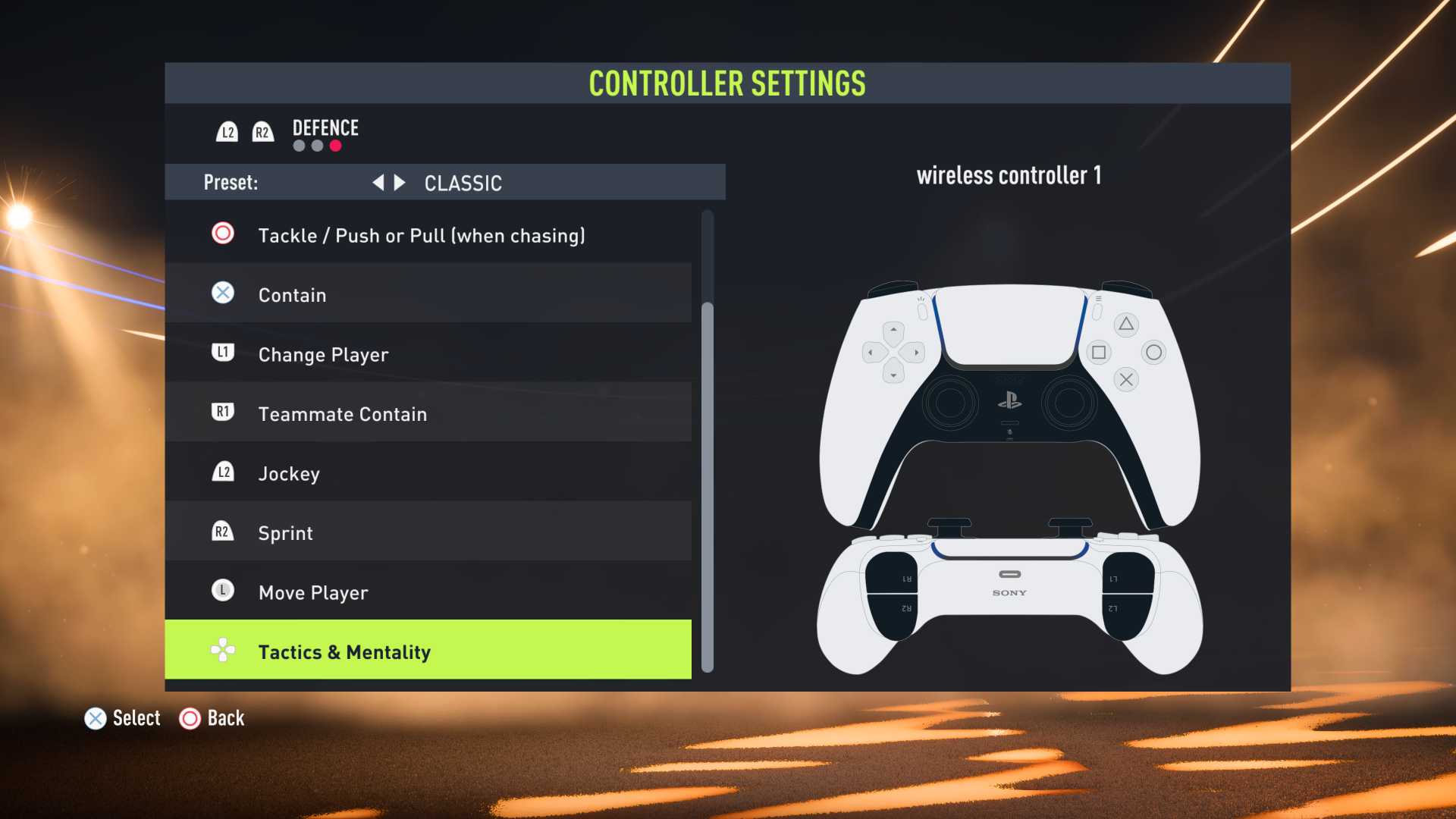The width and height of the screenshot is (1456, 819).
Task: Click the R2 icon next to Sprint
Action: 222,531
